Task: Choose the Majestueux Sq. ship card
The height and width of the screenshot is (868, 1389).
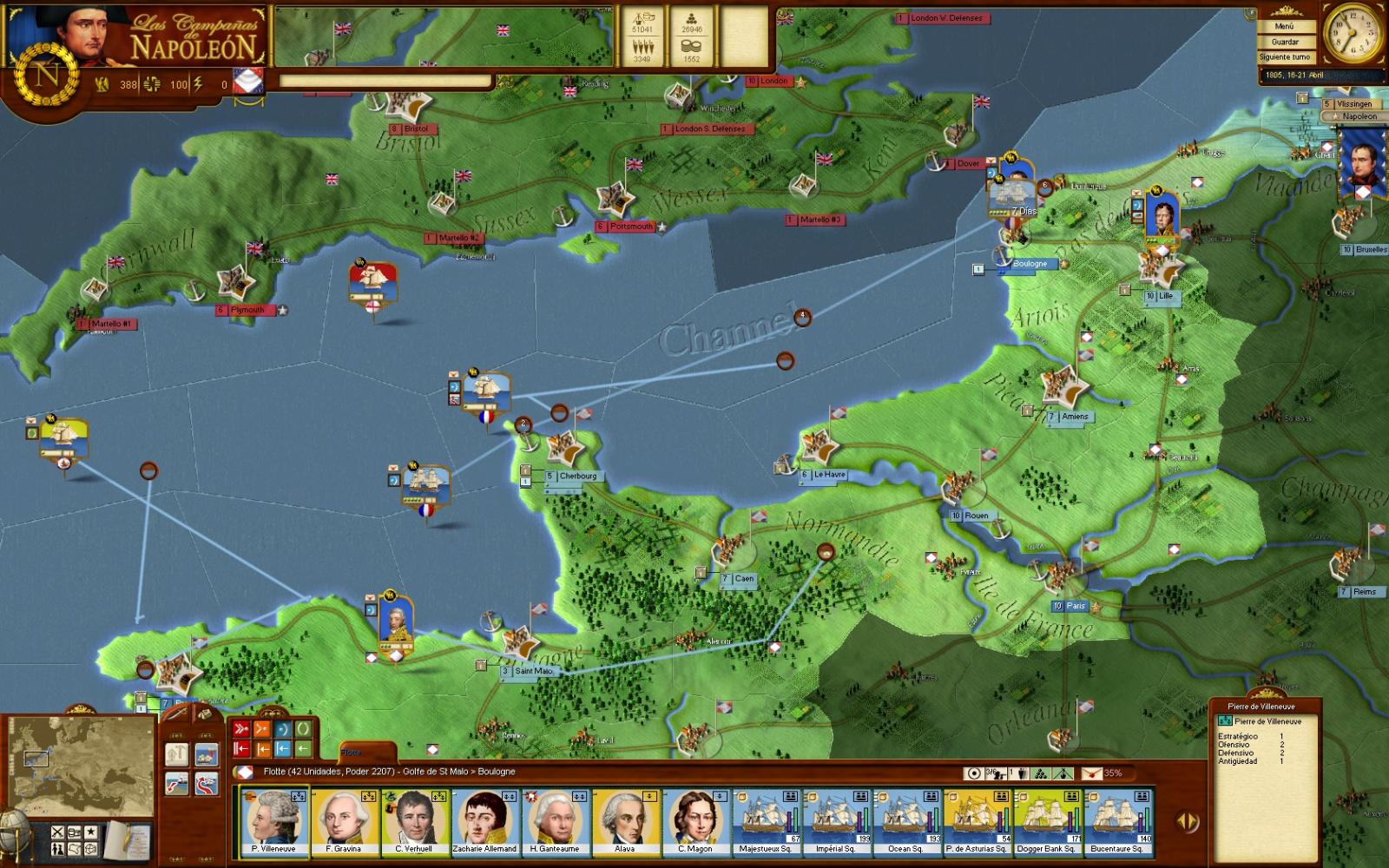Action: tap(766, 821)
